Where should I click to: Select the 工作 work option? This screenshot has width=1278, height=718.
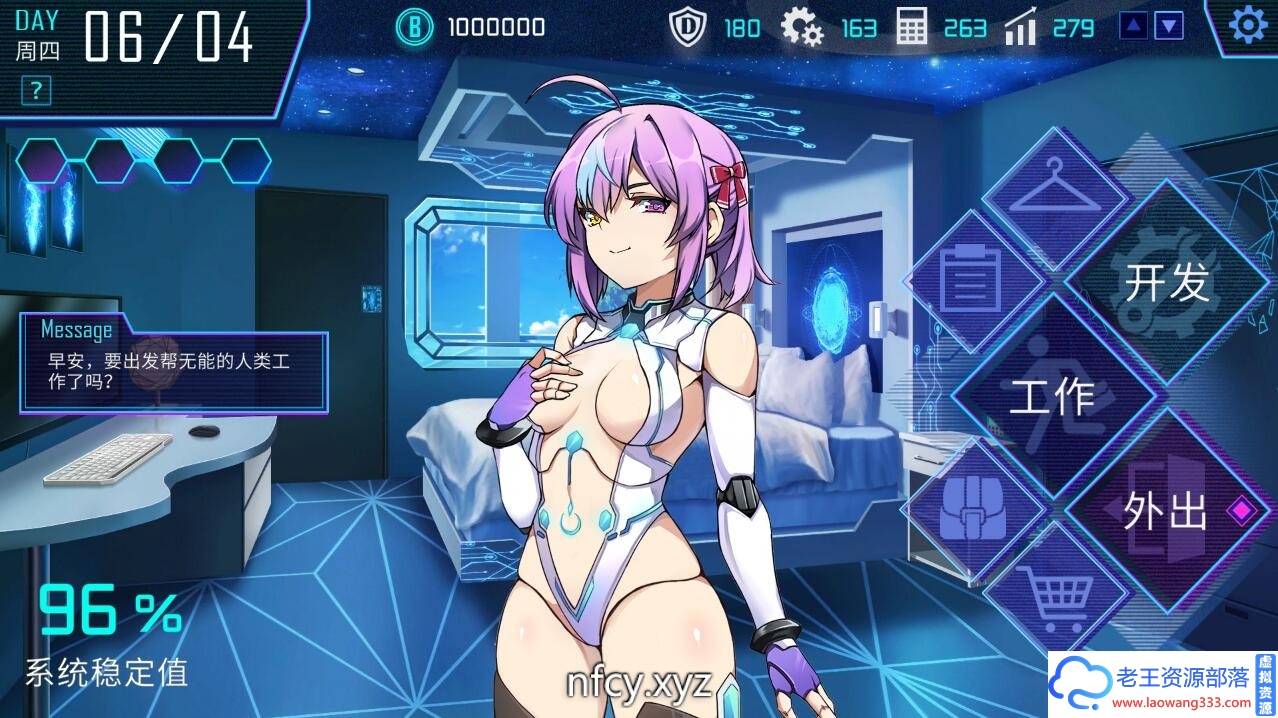point(1052,397)
